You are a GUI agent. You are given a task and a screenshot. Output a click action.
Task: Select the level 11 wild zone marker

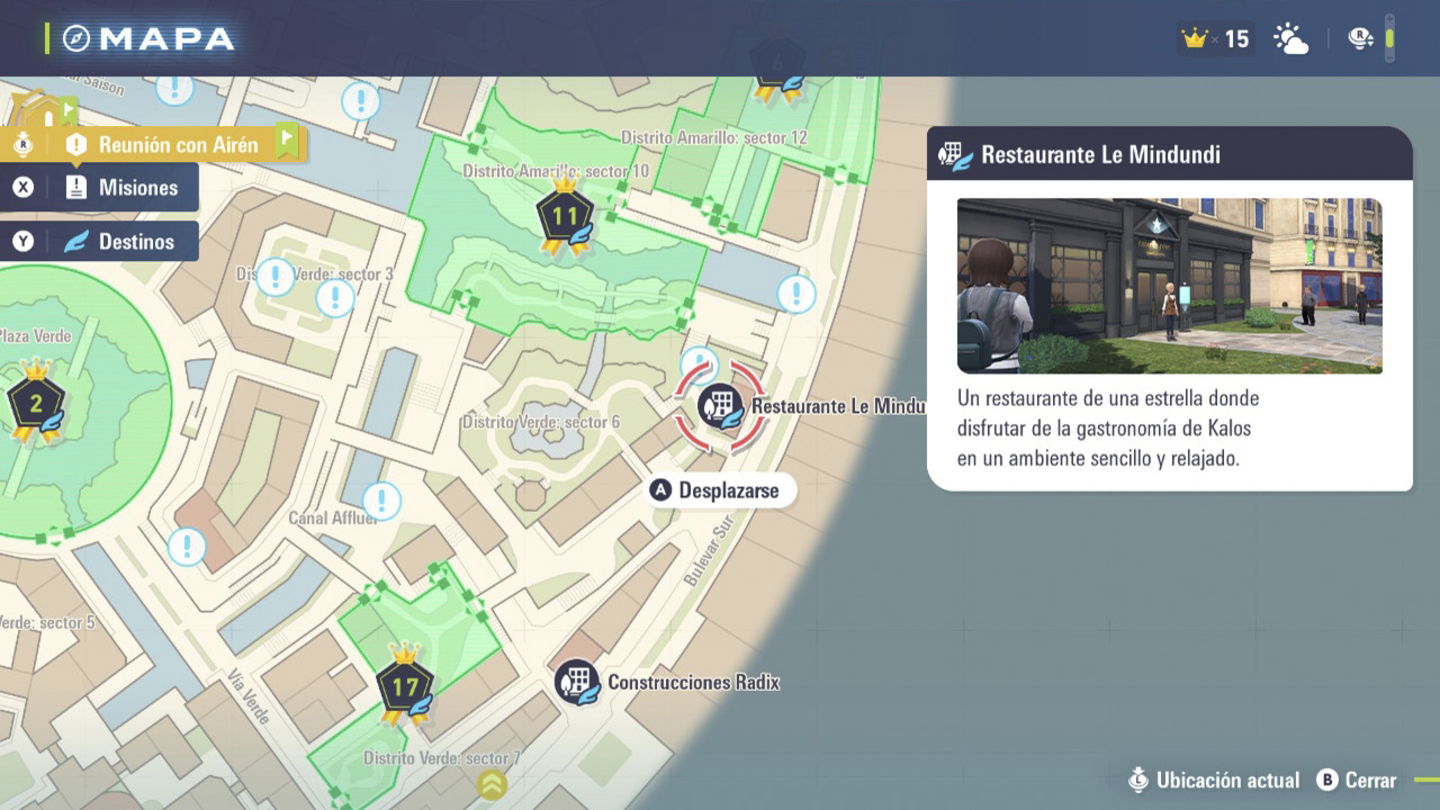point(565,216)
